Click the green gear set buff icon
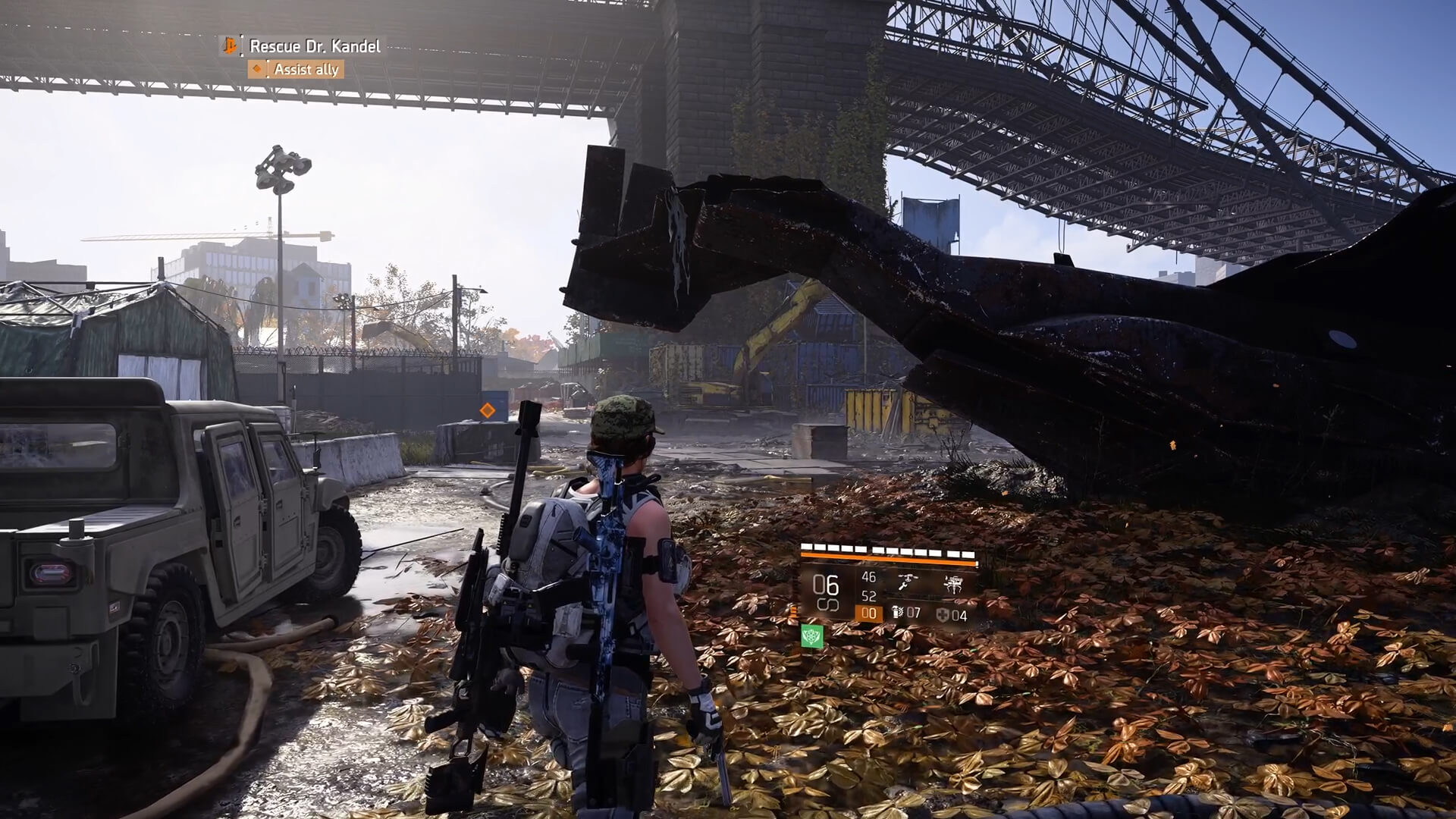1456x819 pixels. coord(812,636)
